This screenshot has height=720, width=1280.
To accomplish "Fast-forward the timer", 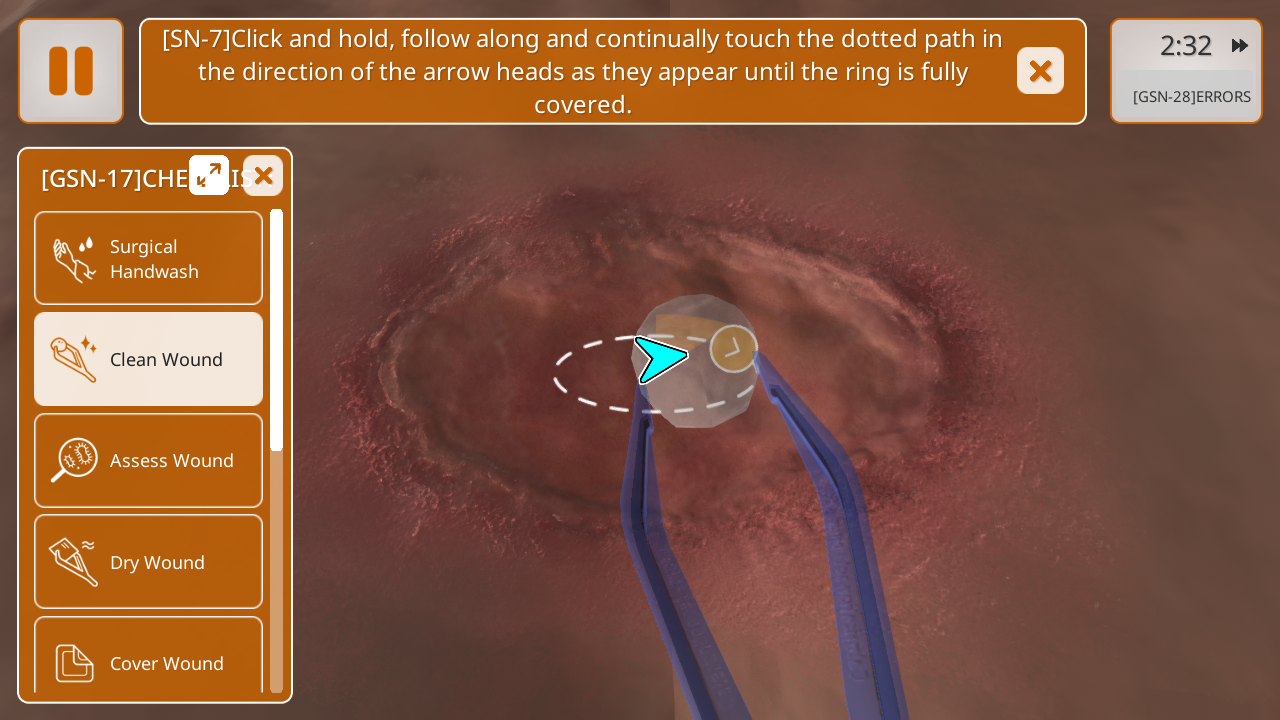I will coord(1240,46).
